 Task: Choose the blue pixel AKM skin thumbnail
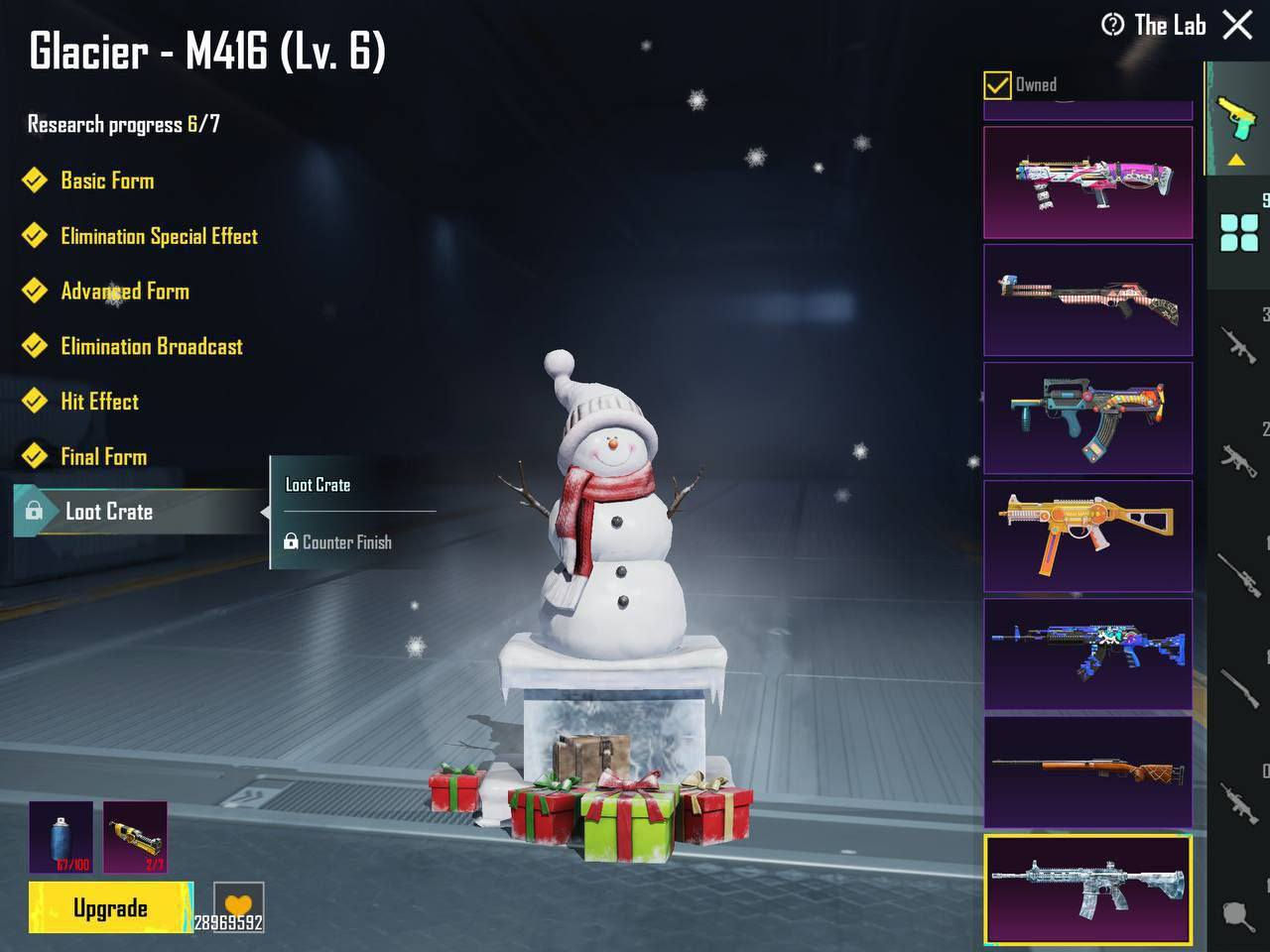click(1087, 654)
